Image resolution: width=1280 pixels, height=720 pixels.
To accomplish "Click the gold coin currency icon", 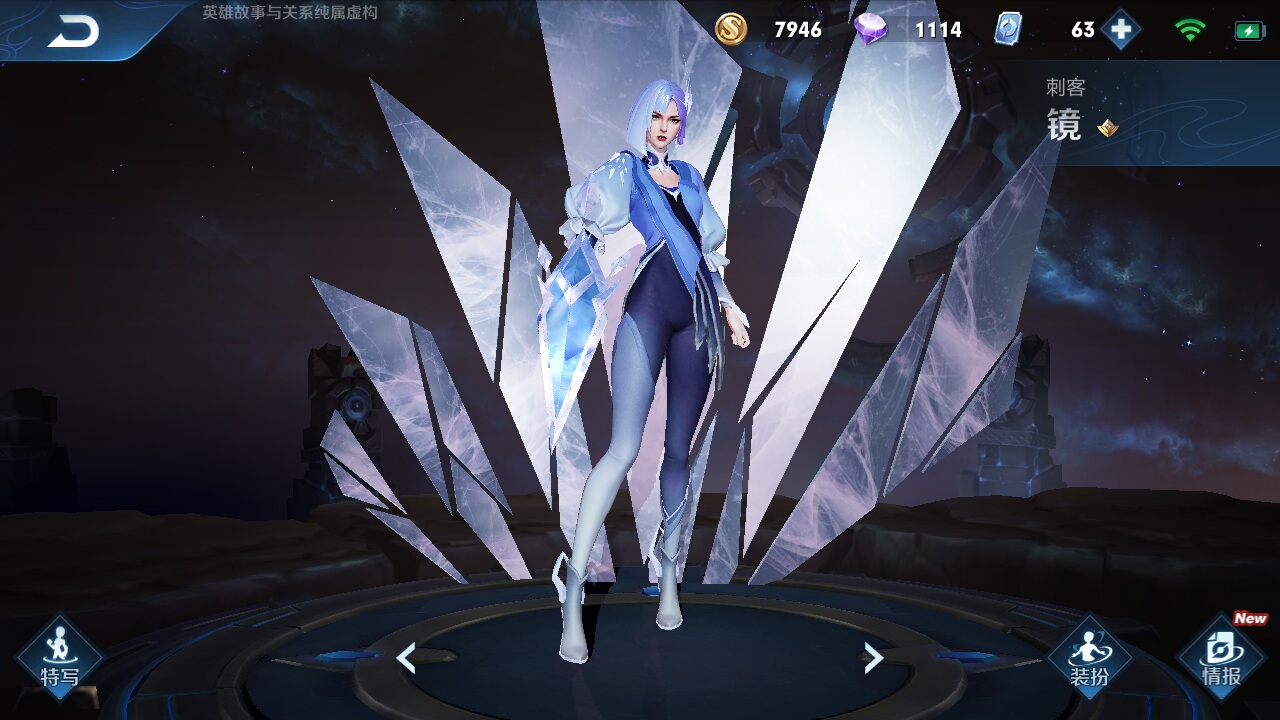I will 731,30.
